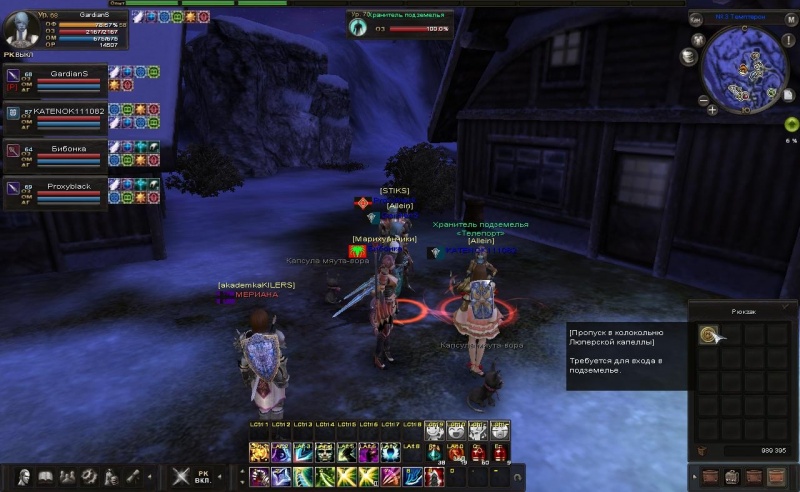Open the character profile from the bottom menu
The width and height of the screenshot is (800, 492).
[23, 477]
